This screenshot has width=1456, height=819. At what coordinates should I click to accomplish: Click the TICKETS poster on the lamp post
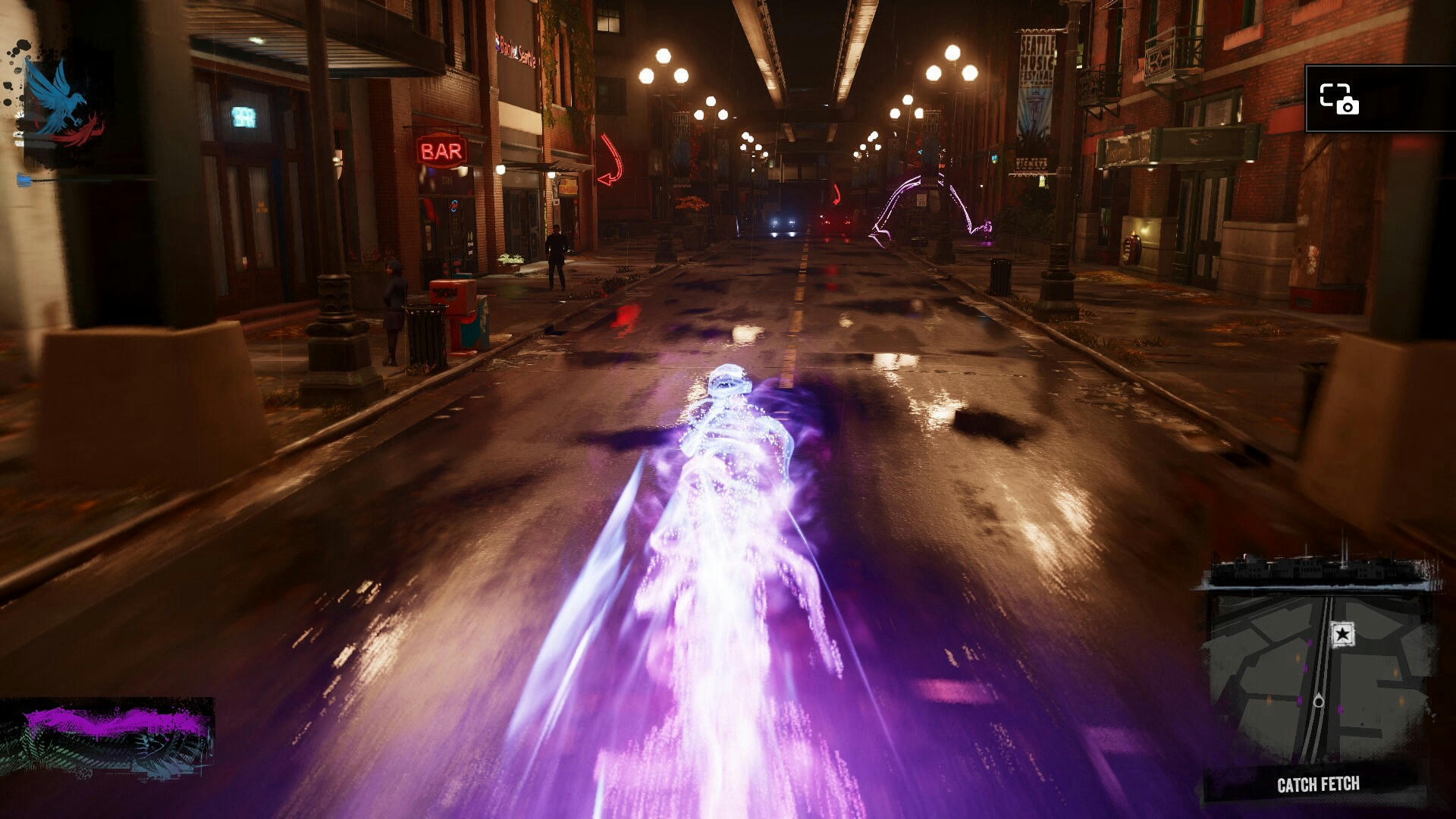coord(1031,162)
